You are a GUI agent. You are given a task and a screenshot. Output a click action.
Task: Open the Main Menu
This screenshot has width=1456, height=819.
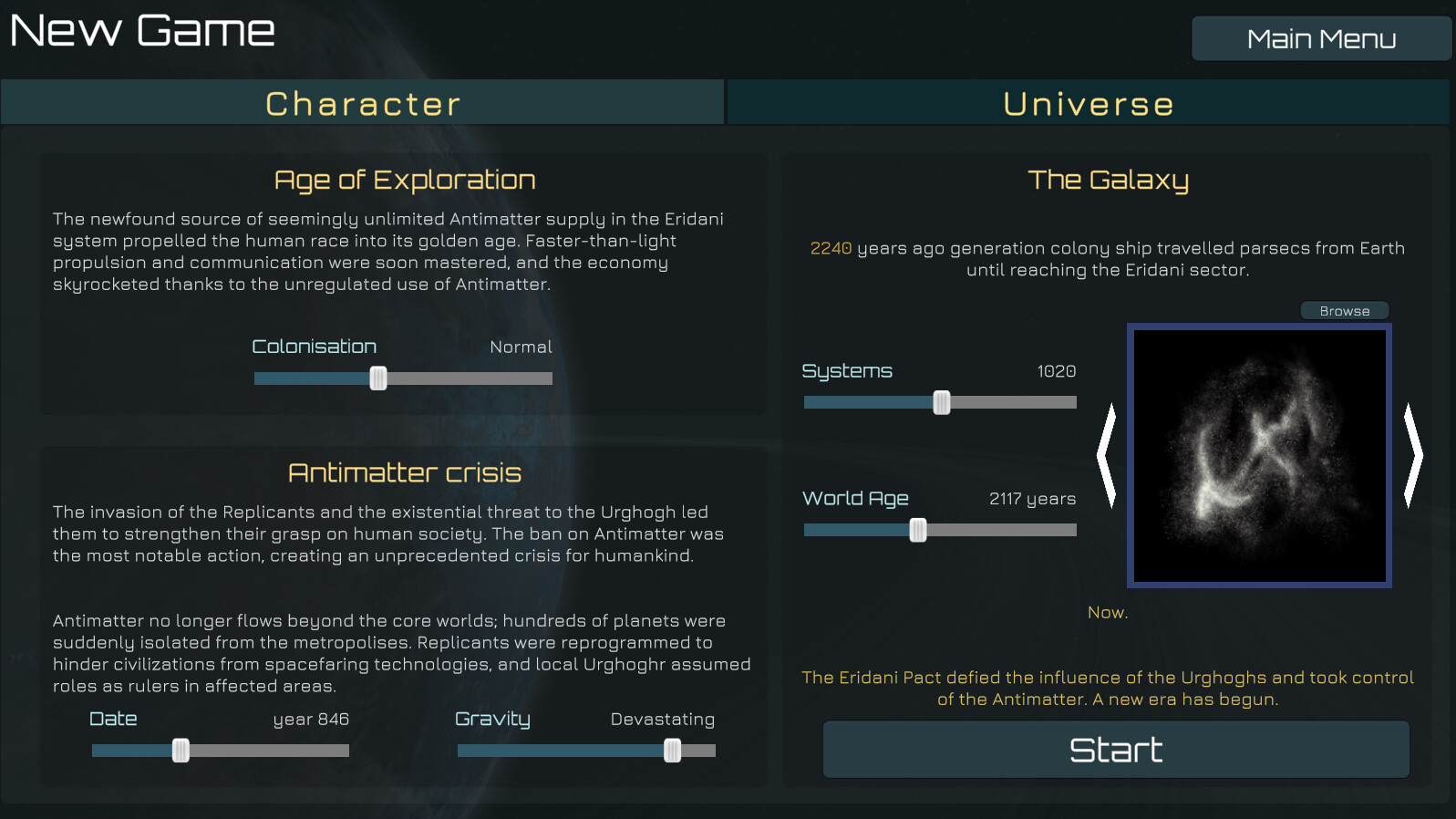(x=1321, y=38)
